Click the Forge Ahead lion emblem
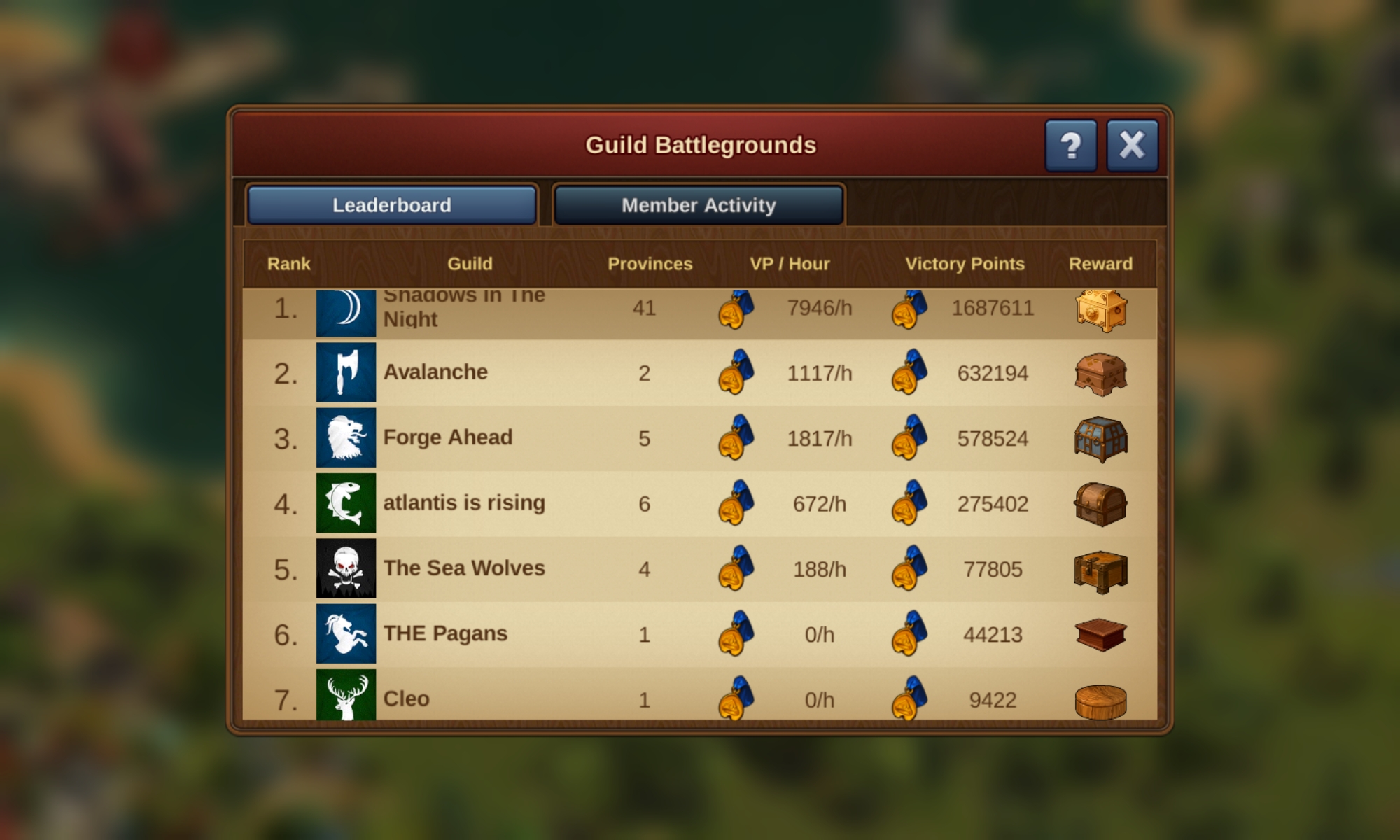1400x840 pixels. [346, 437]
